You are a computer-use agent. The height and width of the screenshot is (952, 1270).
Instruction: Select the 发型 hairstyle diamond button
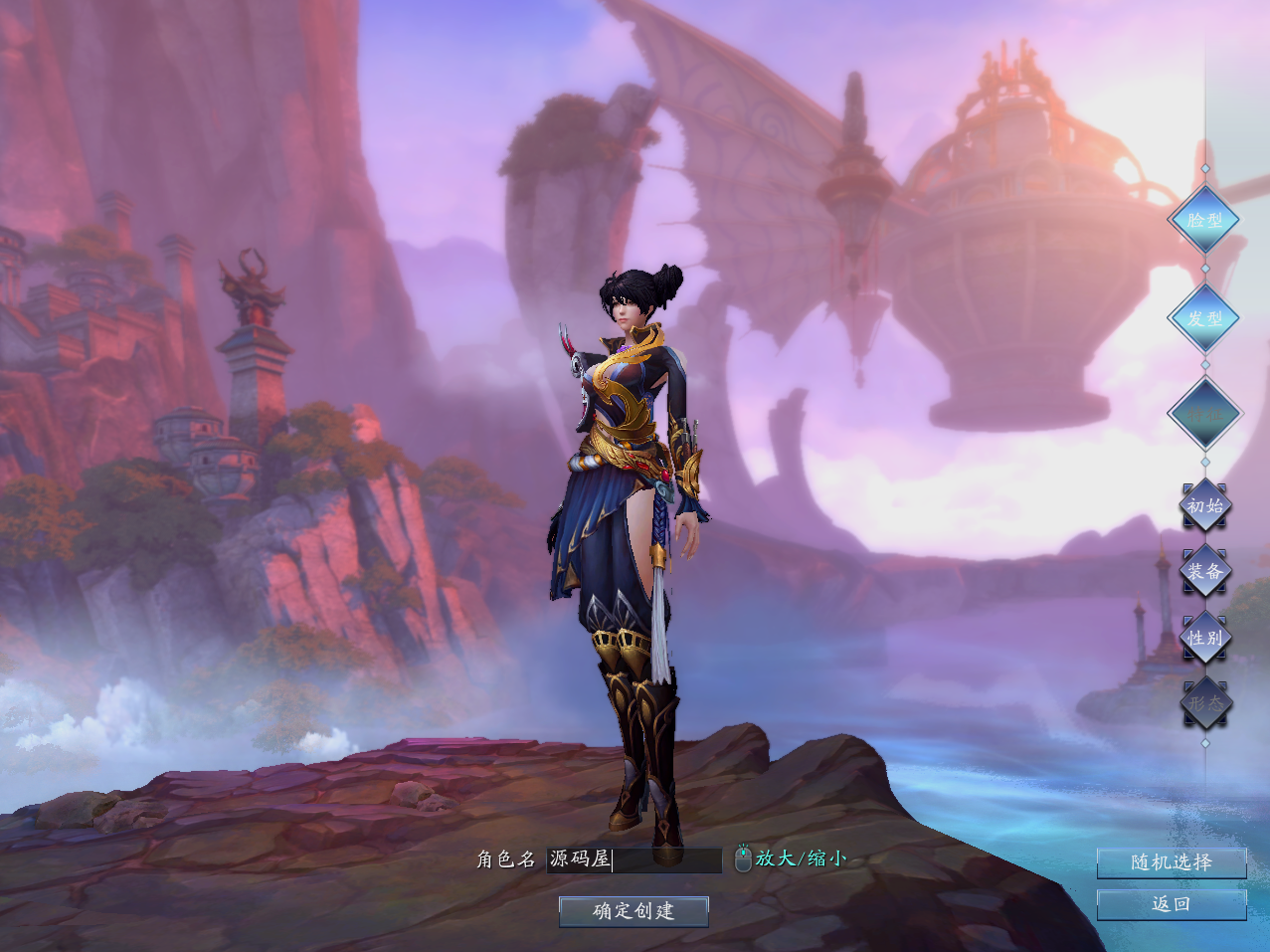[1204, 318]
